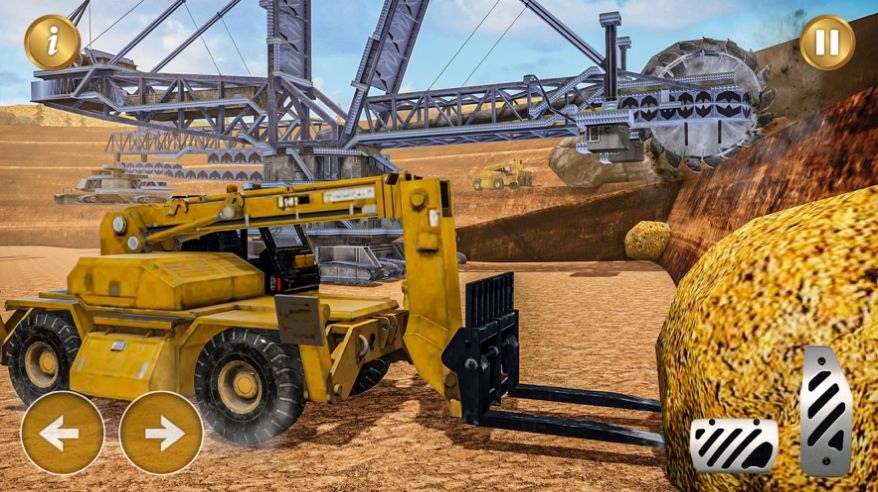Open the gold info button
The image size is (878, 492).
click(52, 42)
